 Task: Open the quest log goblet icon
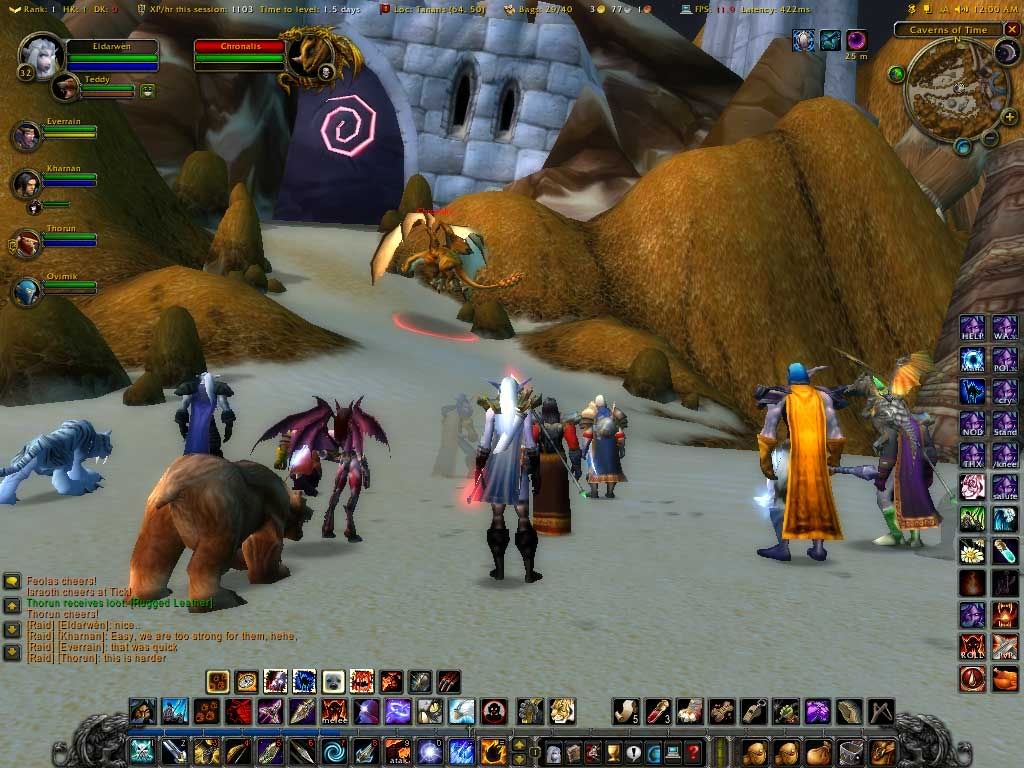[x=613, y=751]
